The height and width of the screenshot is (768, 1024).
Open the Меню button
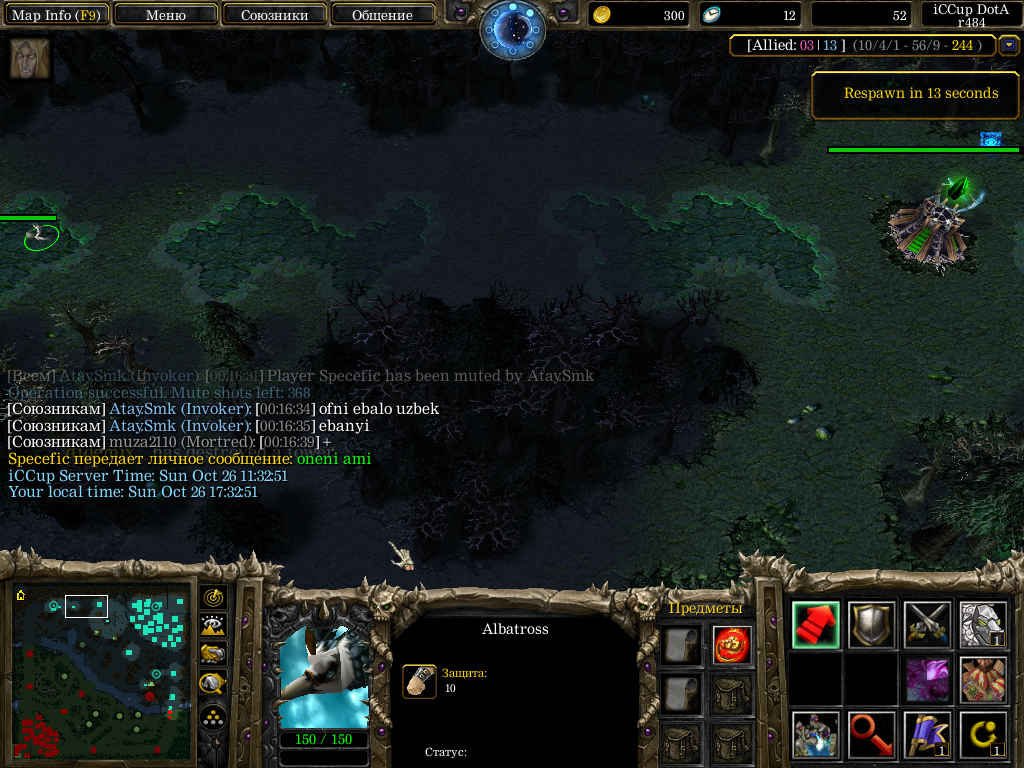tap(166, 15)
